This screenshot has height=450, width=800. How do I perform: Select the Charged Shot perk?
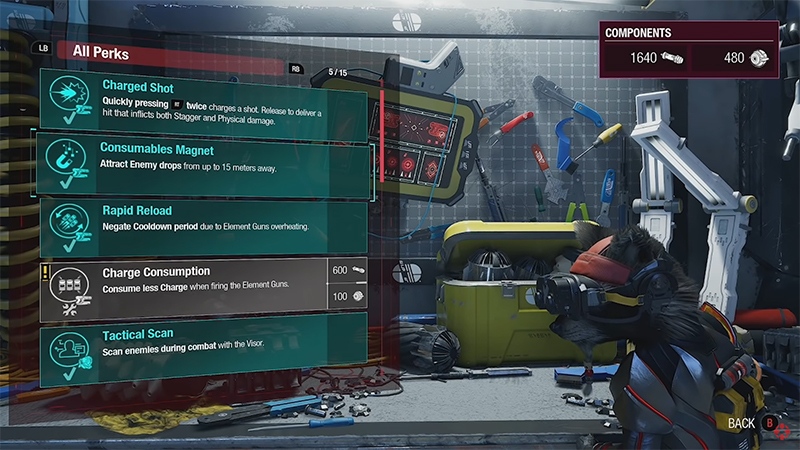pos(200,100)
